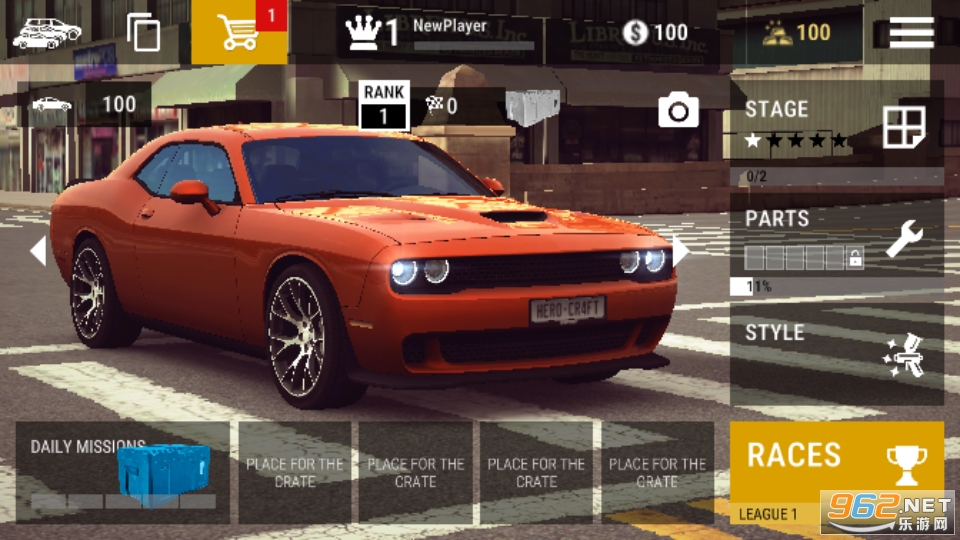
Task: Open the gold currency panel
Action: (x=797, y=32)
